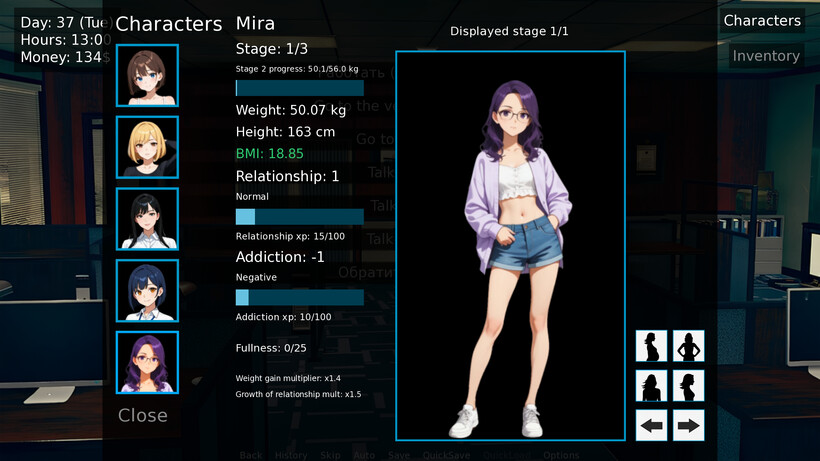Click Options in the bottom bar
The image size is (820, 461).
[x=561, y=455]
